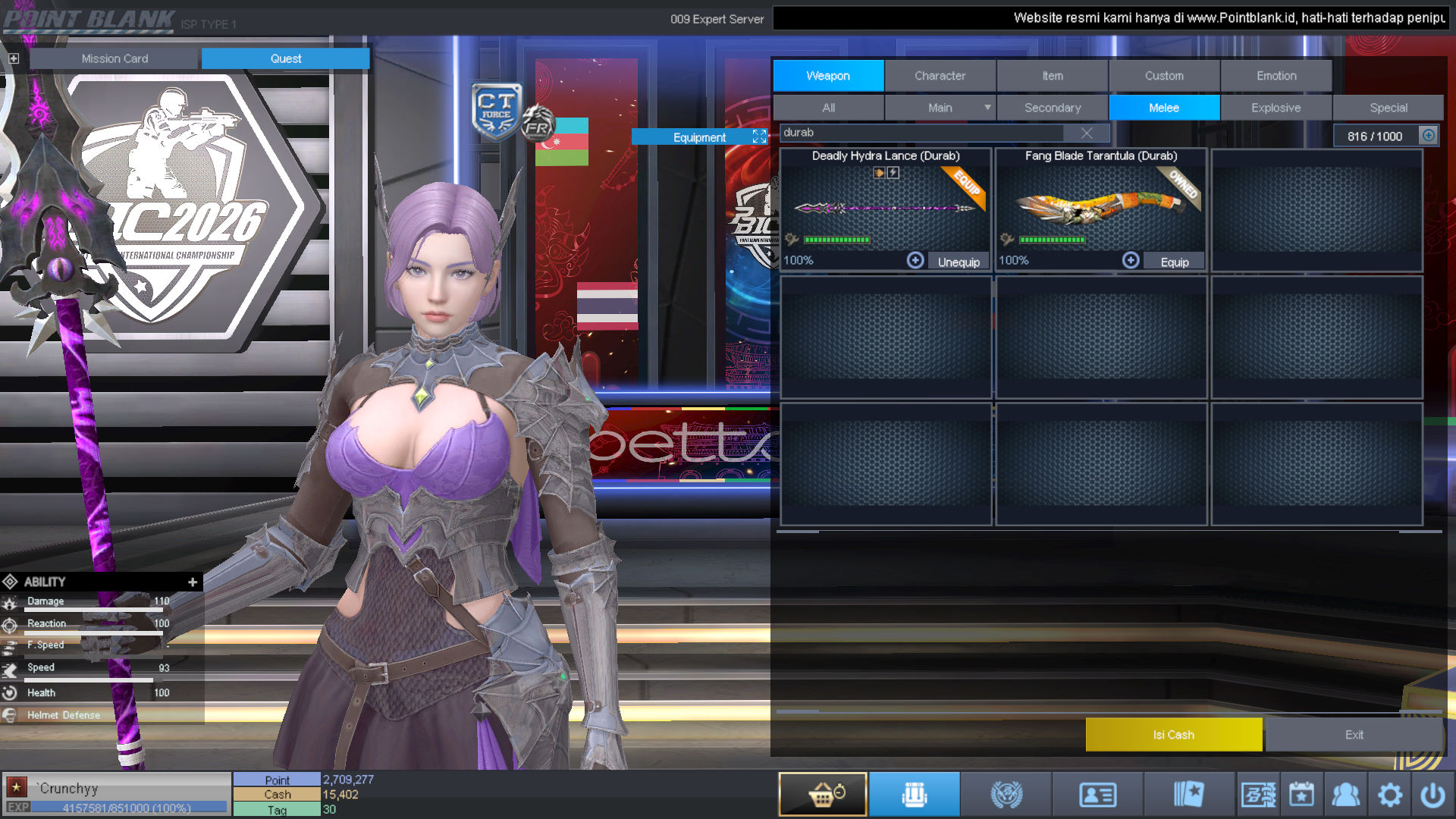Open the Item tab

point(1052,76)
